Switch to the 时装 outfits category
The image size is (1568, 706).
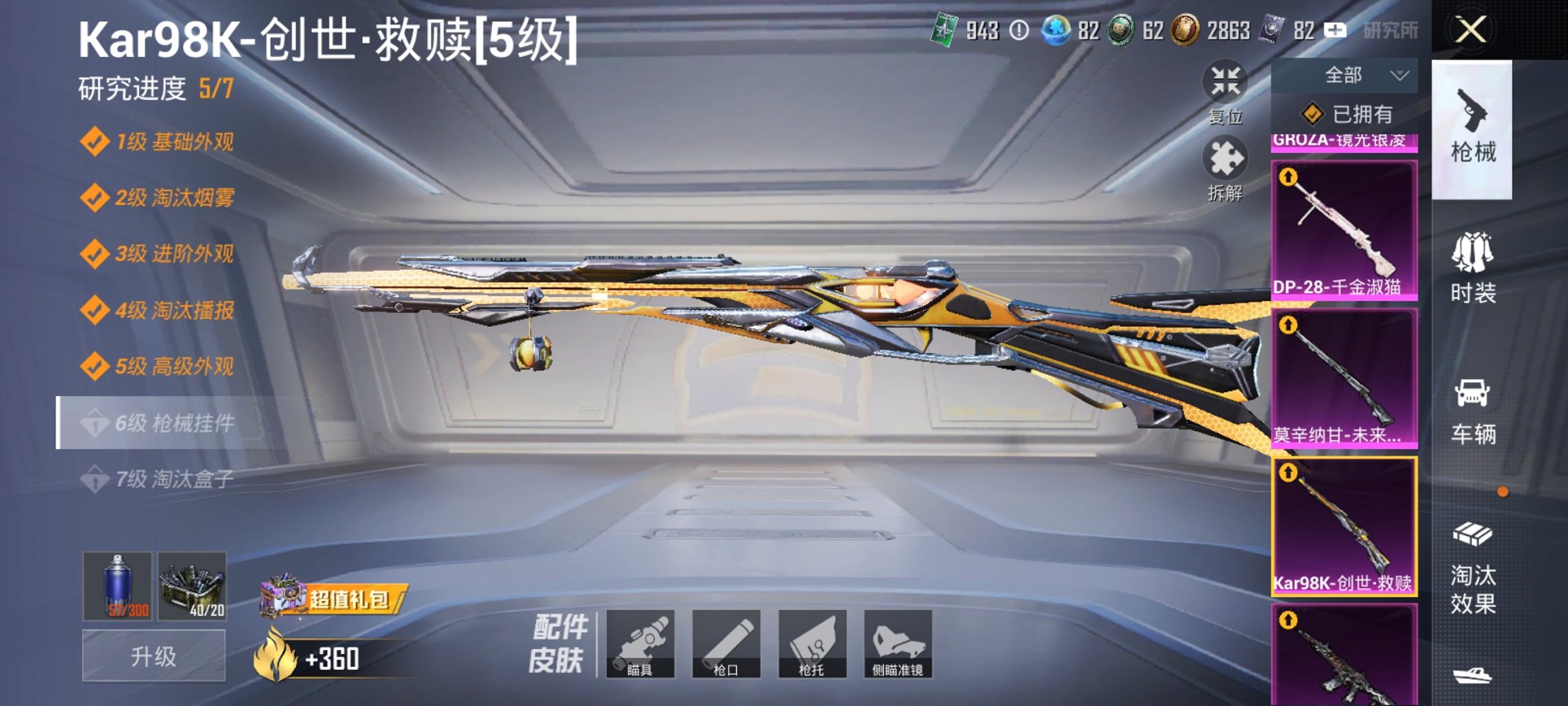point(1473,269)
